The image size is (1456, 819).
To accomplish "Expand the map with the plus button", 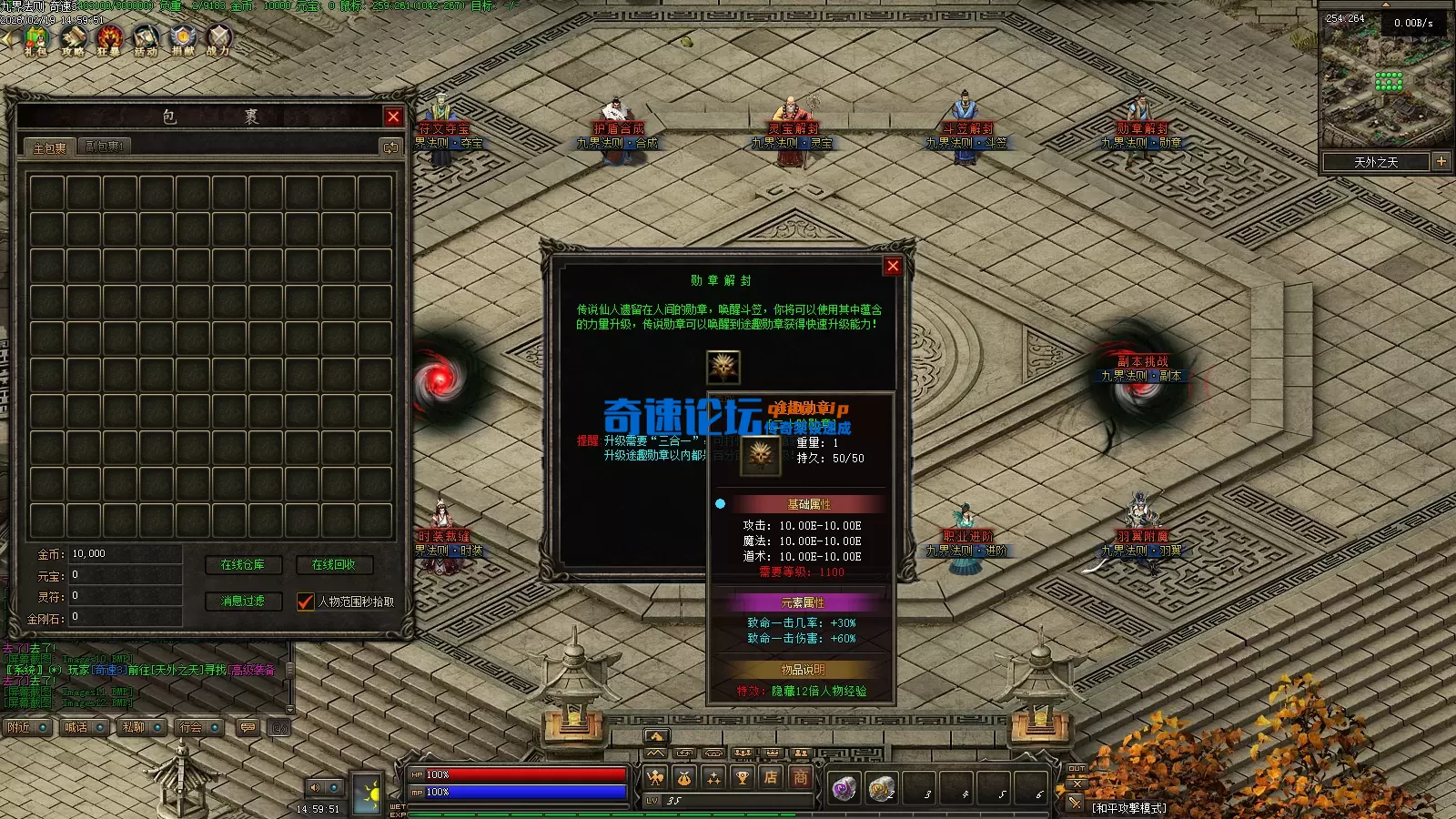I will point(1441,161).
